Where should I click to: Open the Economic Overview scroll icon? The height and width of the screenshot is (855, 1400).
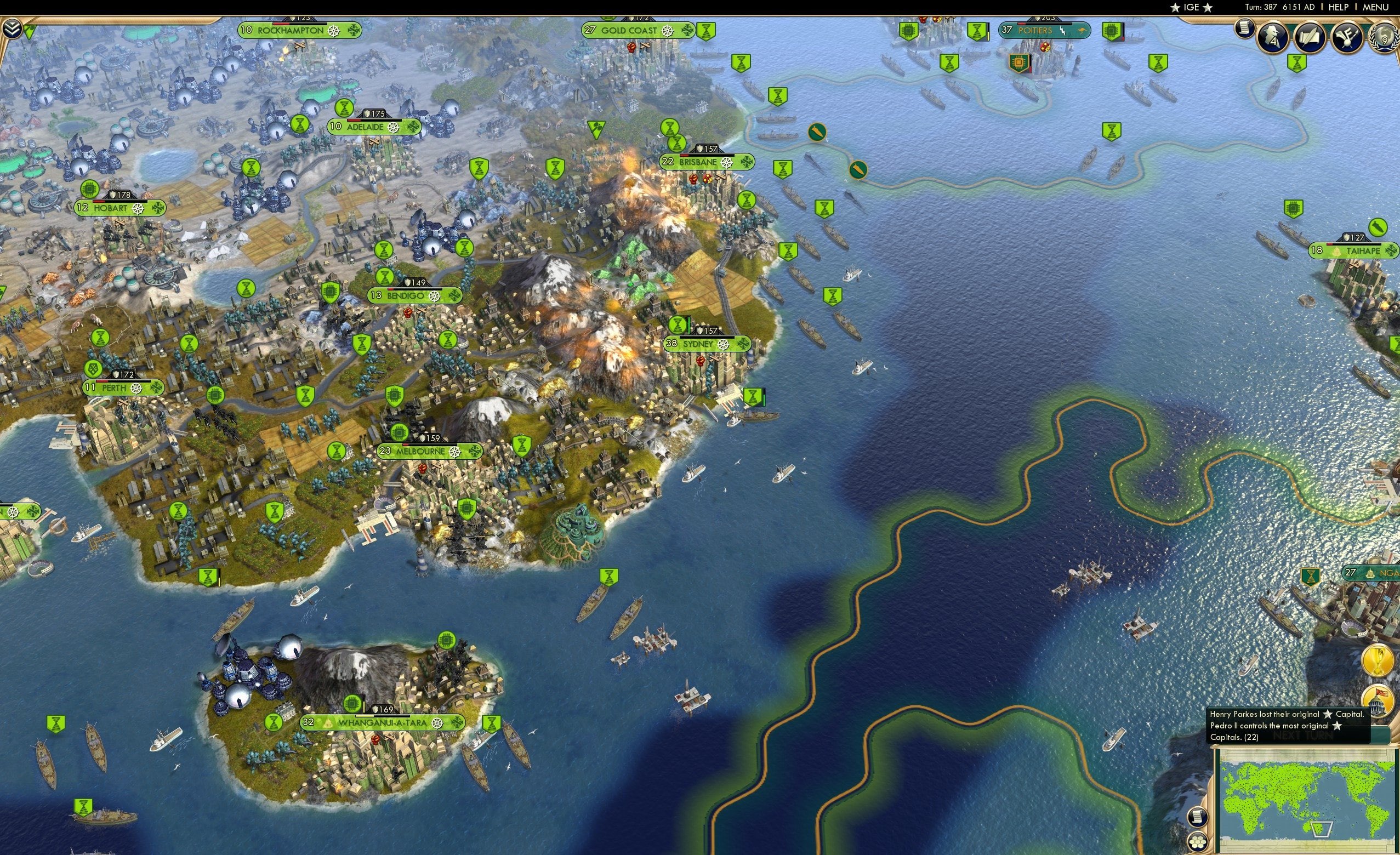click(1244, 30)
